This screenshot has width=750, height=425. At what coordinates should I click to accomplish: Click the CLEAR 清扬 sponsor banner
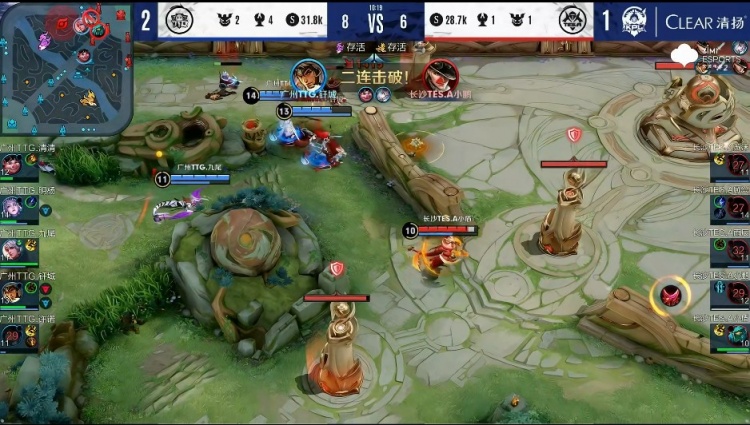click(x=703, y=22)
